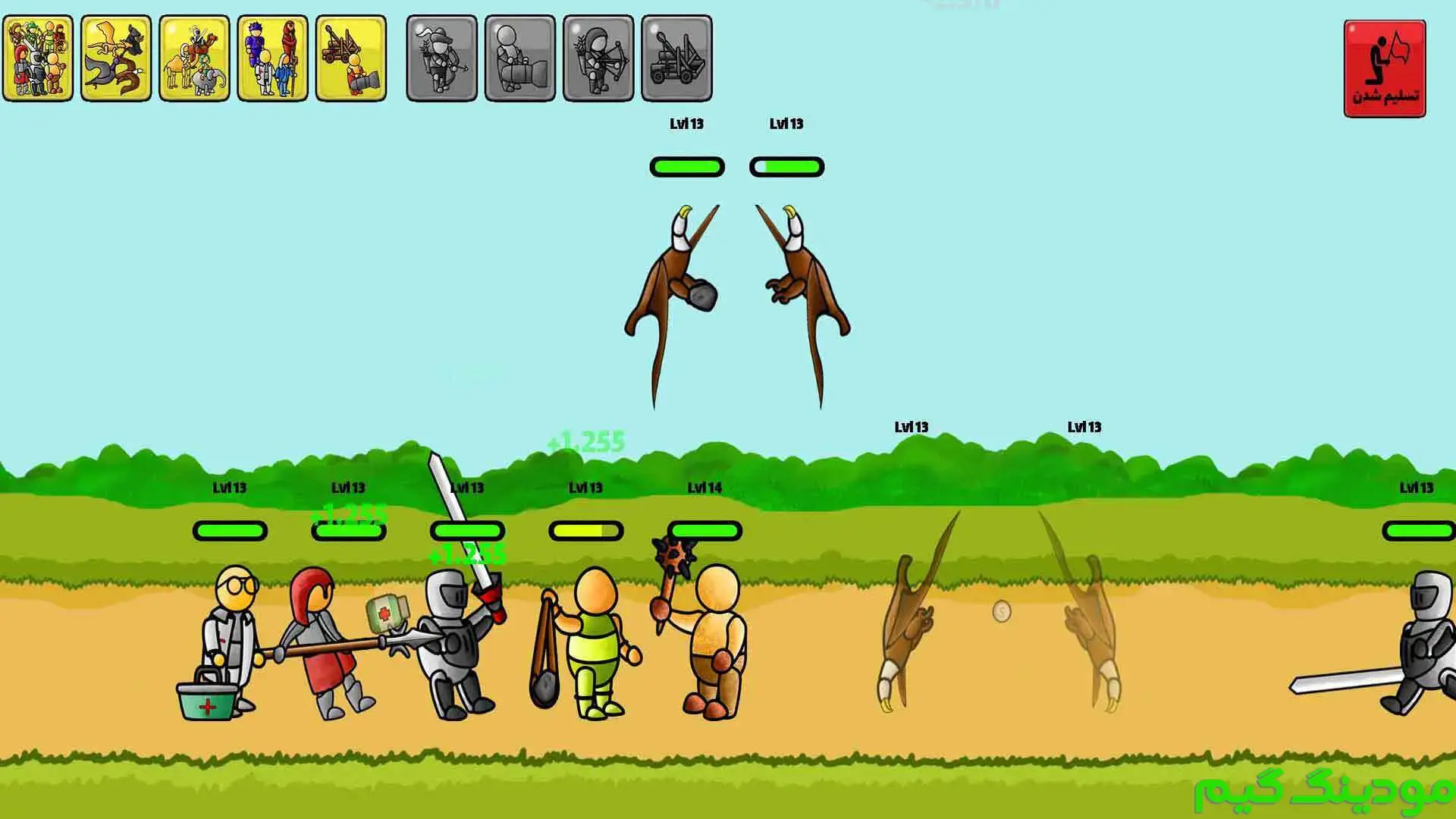Switch to the medic and mage support category

272,58
